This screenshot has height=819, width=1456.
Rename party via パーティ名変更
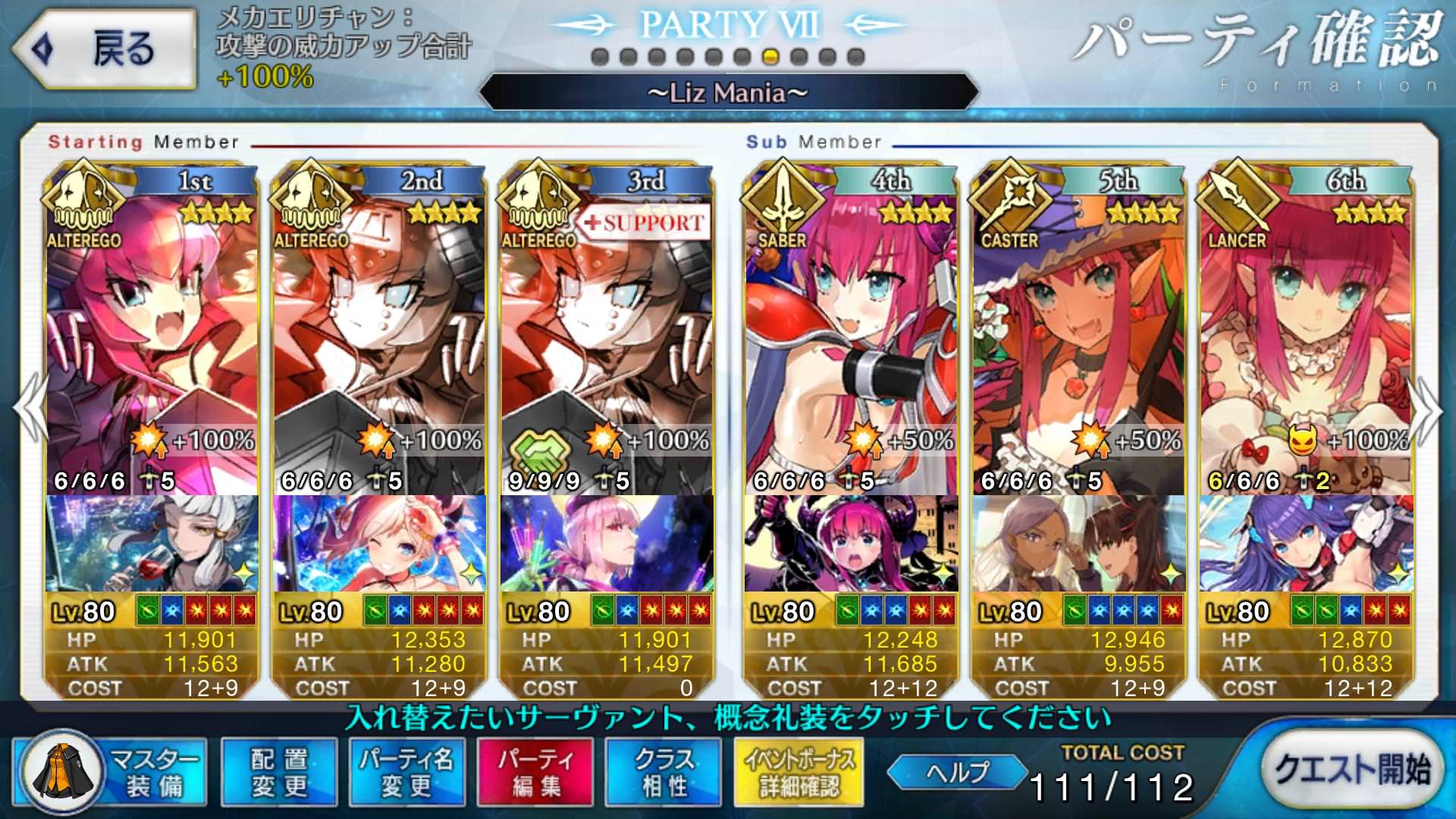(406, 772)
